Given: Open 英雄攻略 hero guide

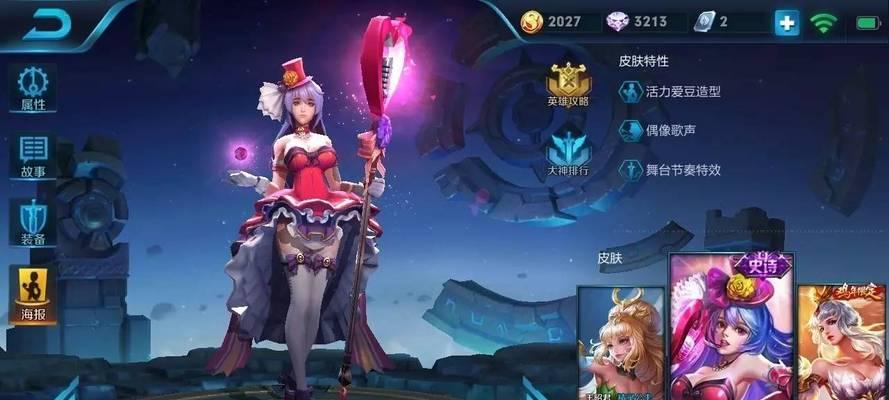Looking at the screenshot, I should click(x=568, y=84).
